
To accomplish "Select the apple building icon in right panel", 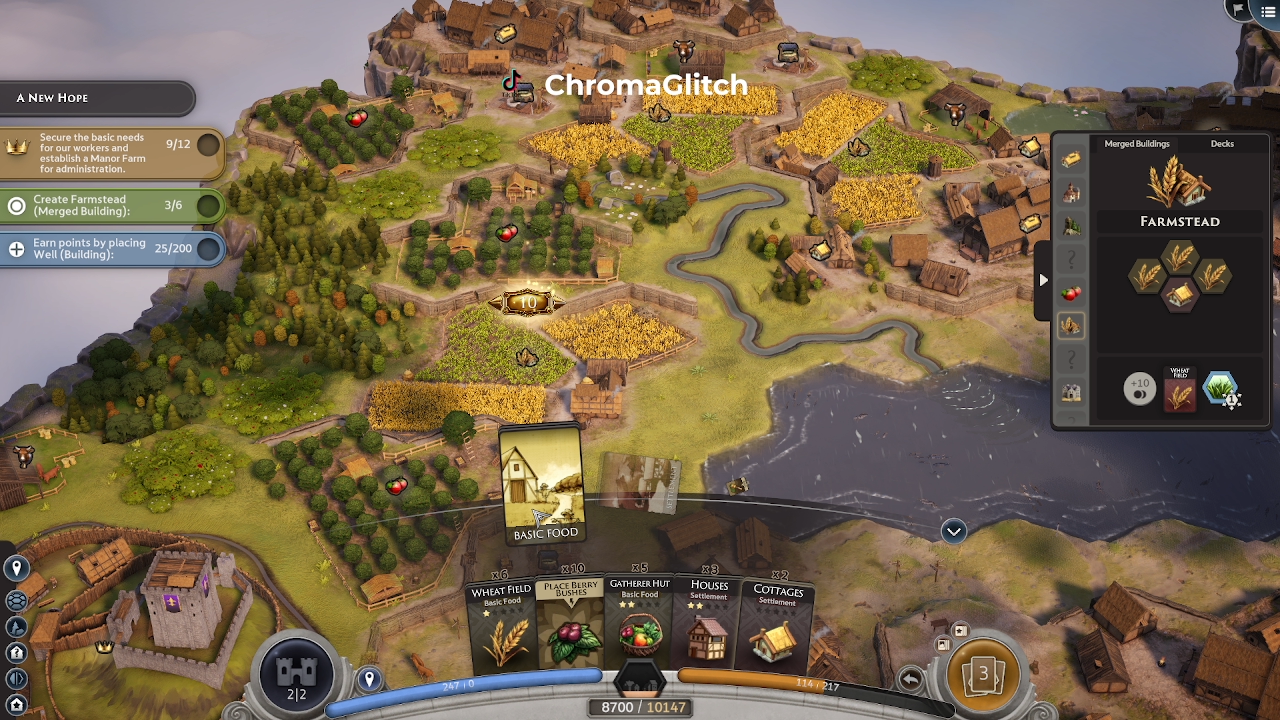I will [x=1069, y=294].
